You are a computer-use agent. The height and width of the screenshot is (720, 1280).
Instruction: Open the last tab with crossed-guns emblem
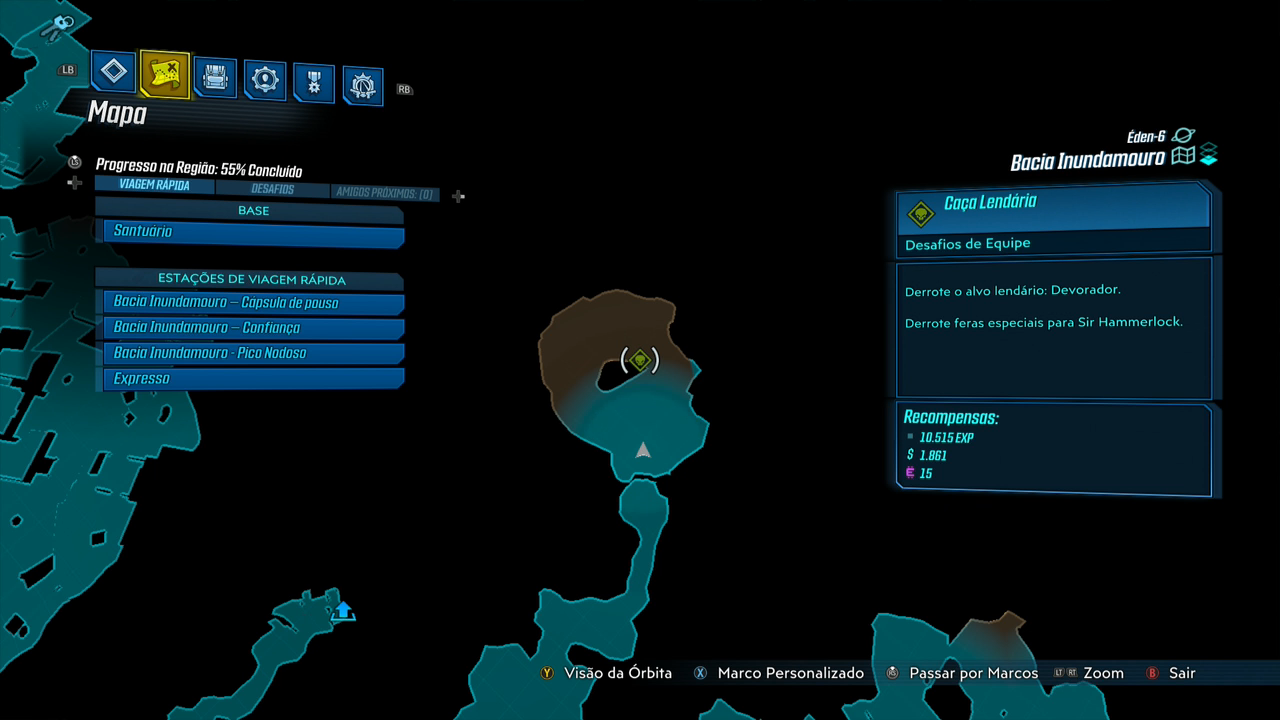coord(363,87)
